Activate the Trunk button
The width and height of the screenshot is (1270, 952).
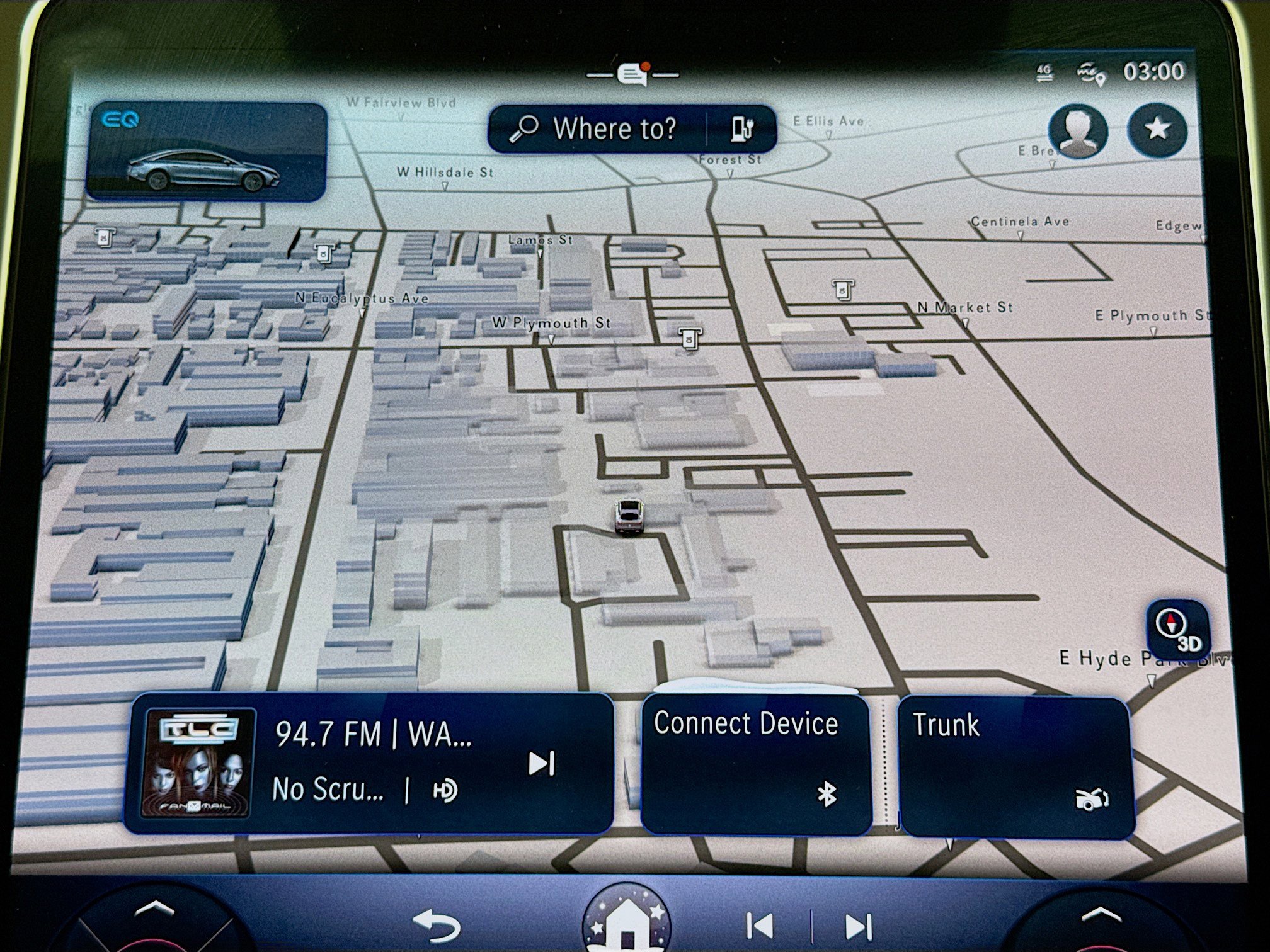point(1015,766)
